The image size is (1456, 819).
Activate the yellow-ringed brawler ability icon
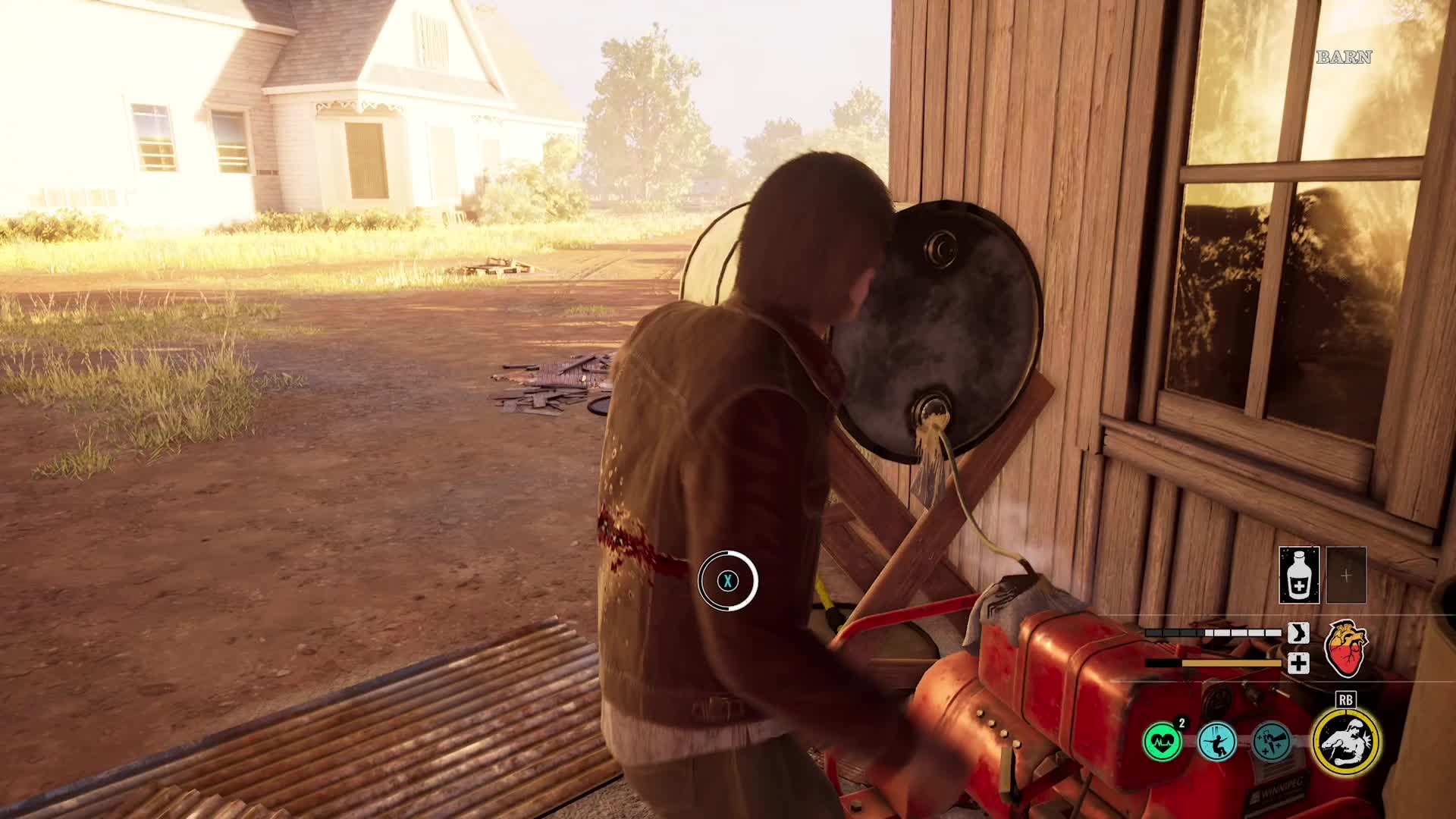coord(1346,742)
